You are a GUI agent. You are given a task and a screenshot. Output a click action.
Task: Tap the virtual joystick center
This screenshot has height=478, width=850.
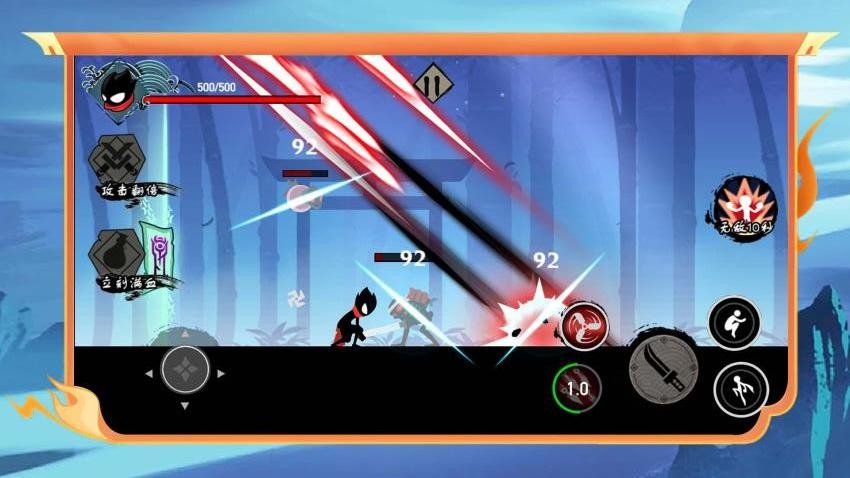[185, 370]
